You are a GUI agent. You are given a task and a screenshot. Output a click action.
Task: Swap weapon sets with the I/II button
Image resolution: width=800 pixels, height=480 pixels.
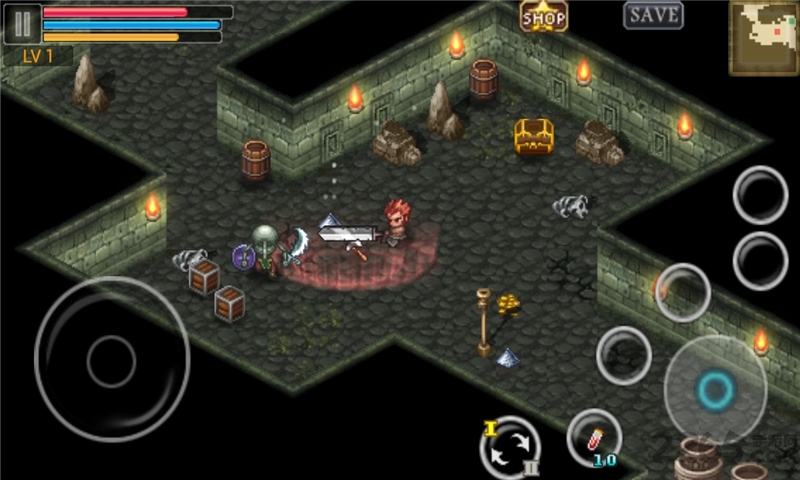click(510, 446)
